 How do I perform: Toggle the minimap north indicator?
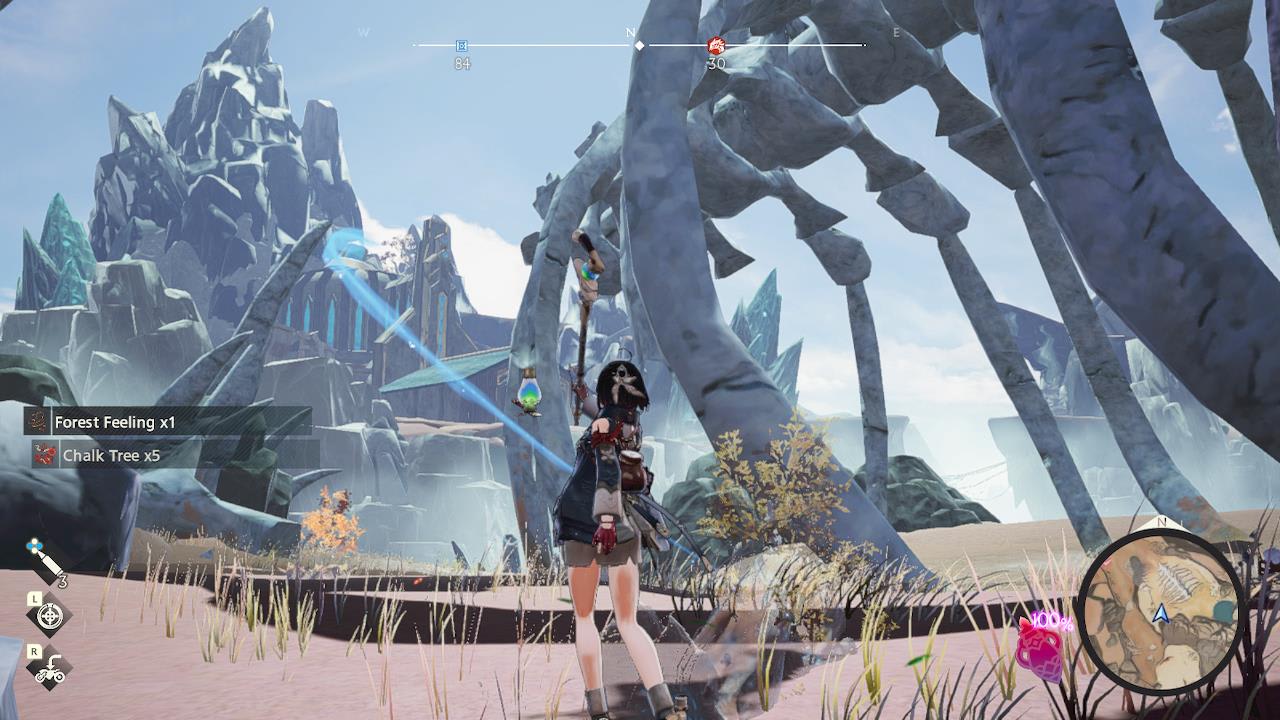(x=1161, y=522)
